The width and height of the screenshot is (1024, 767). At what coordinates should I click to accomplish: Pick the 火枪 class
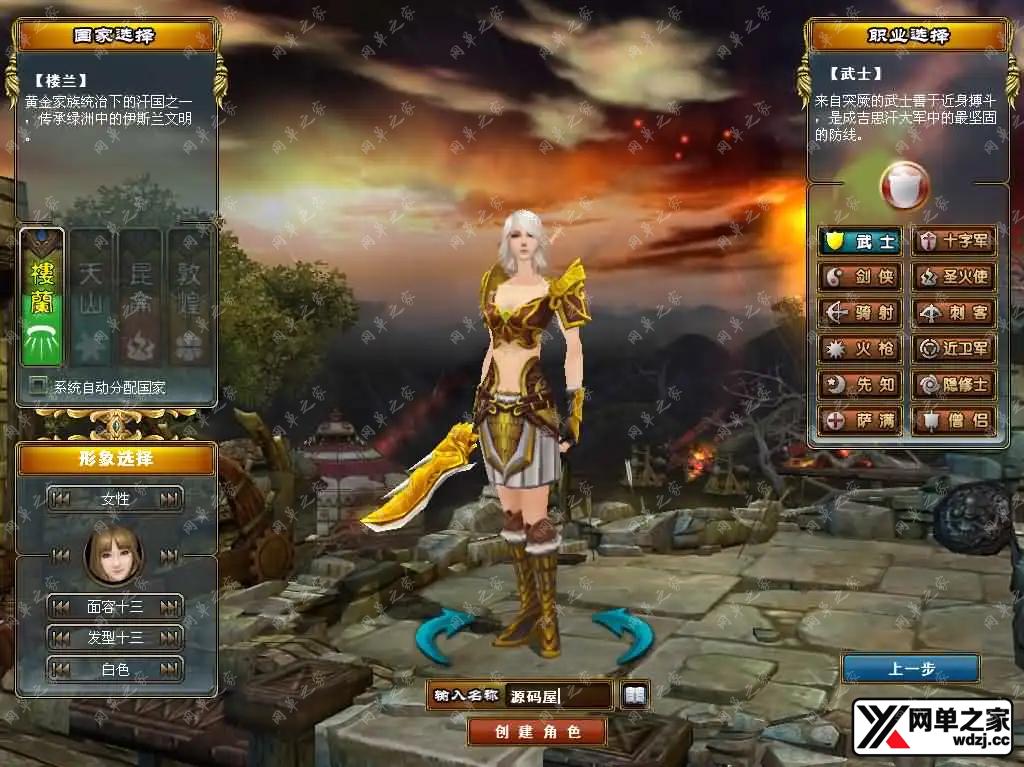[860, 349]
